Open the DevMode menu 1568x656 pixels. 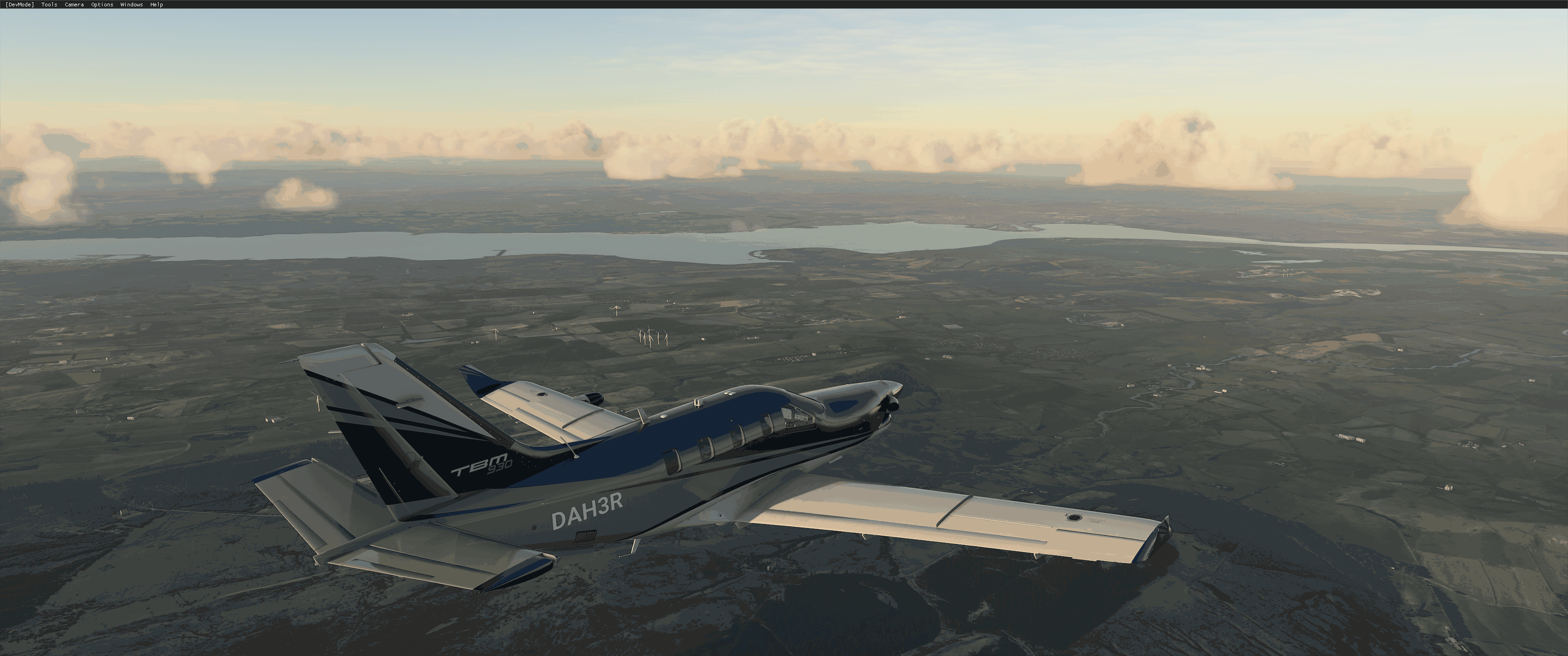coord(19,4)
